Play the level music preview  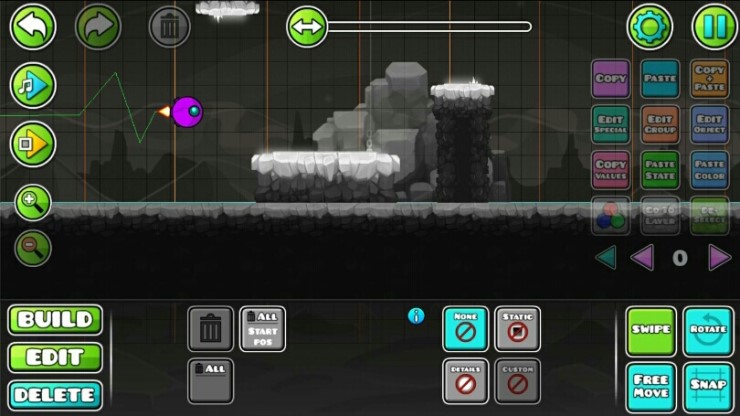point(32,85)
